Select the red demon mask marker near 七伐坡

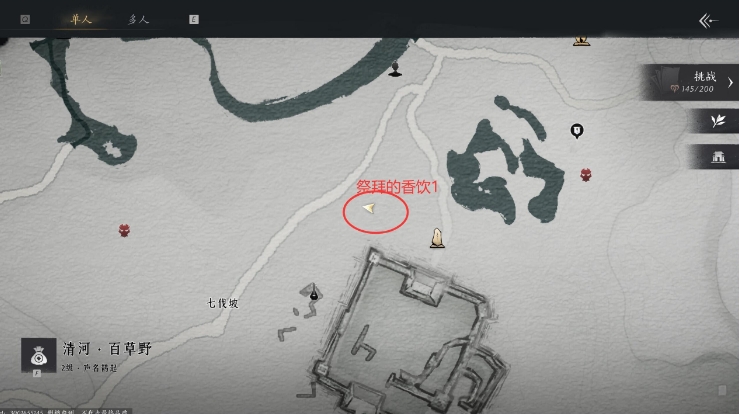124,230
